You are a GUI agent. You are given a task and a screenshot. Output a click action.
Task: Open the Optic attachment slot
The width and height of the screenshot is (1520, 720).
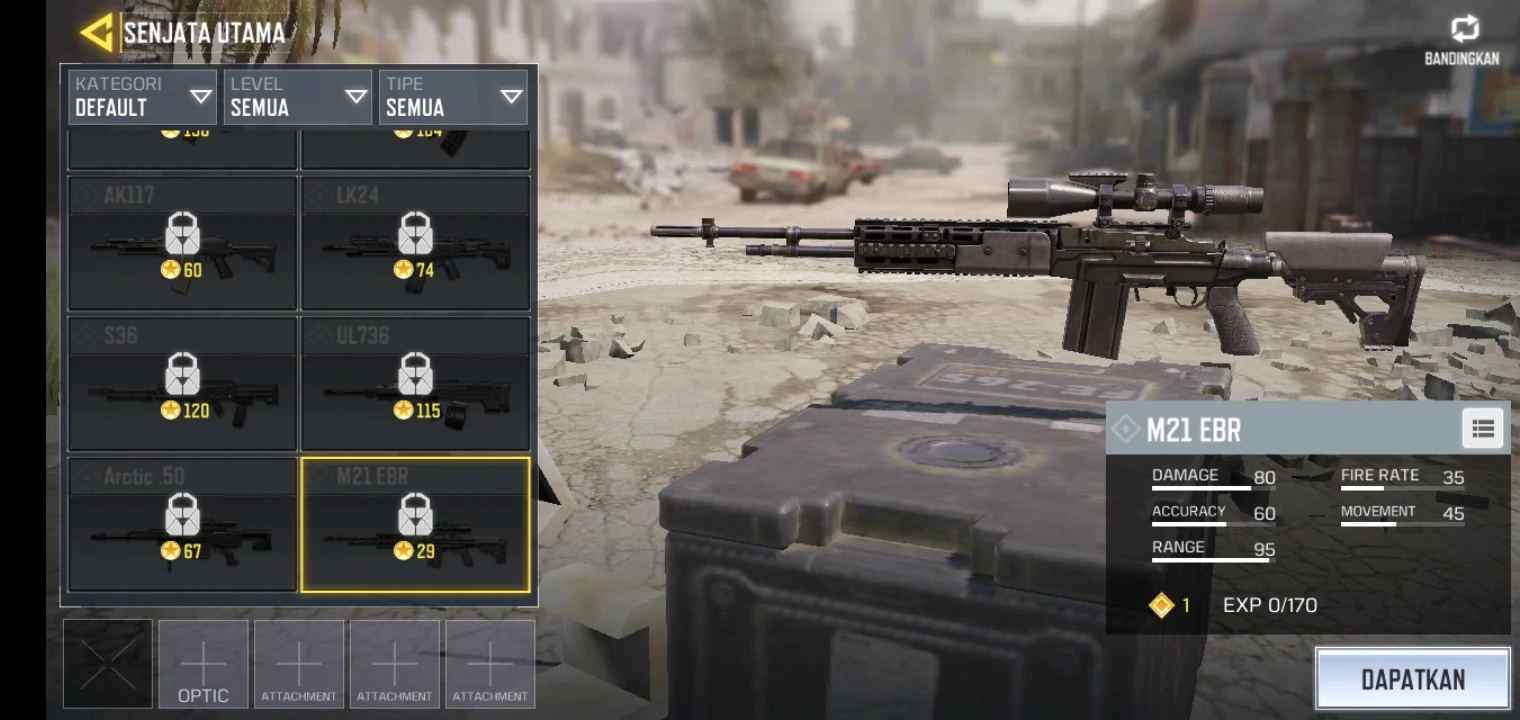[x=203, y=665]
